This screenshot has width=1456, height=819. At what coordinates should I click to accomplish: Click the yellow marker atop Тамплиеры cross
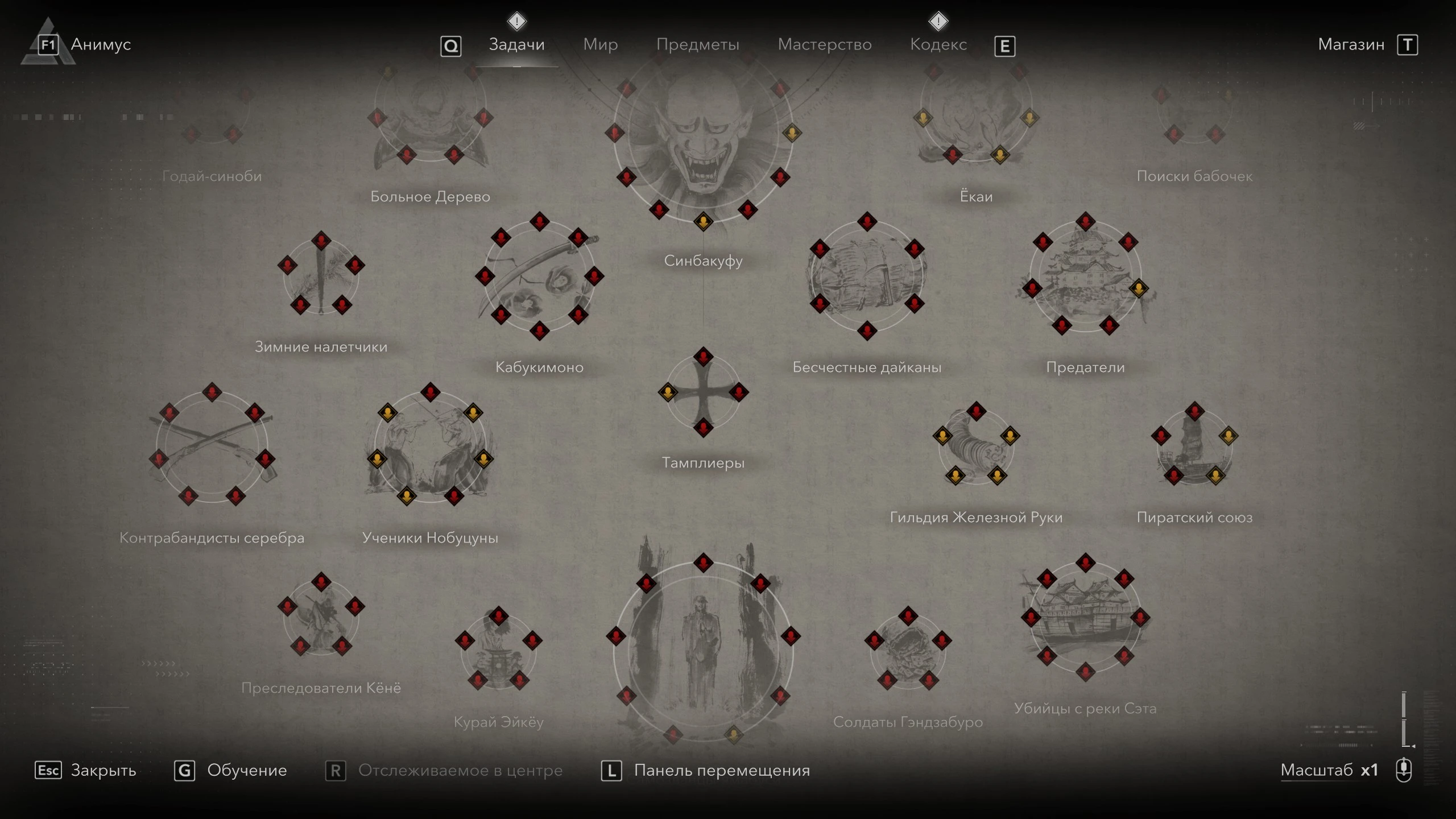click(668, 391)
